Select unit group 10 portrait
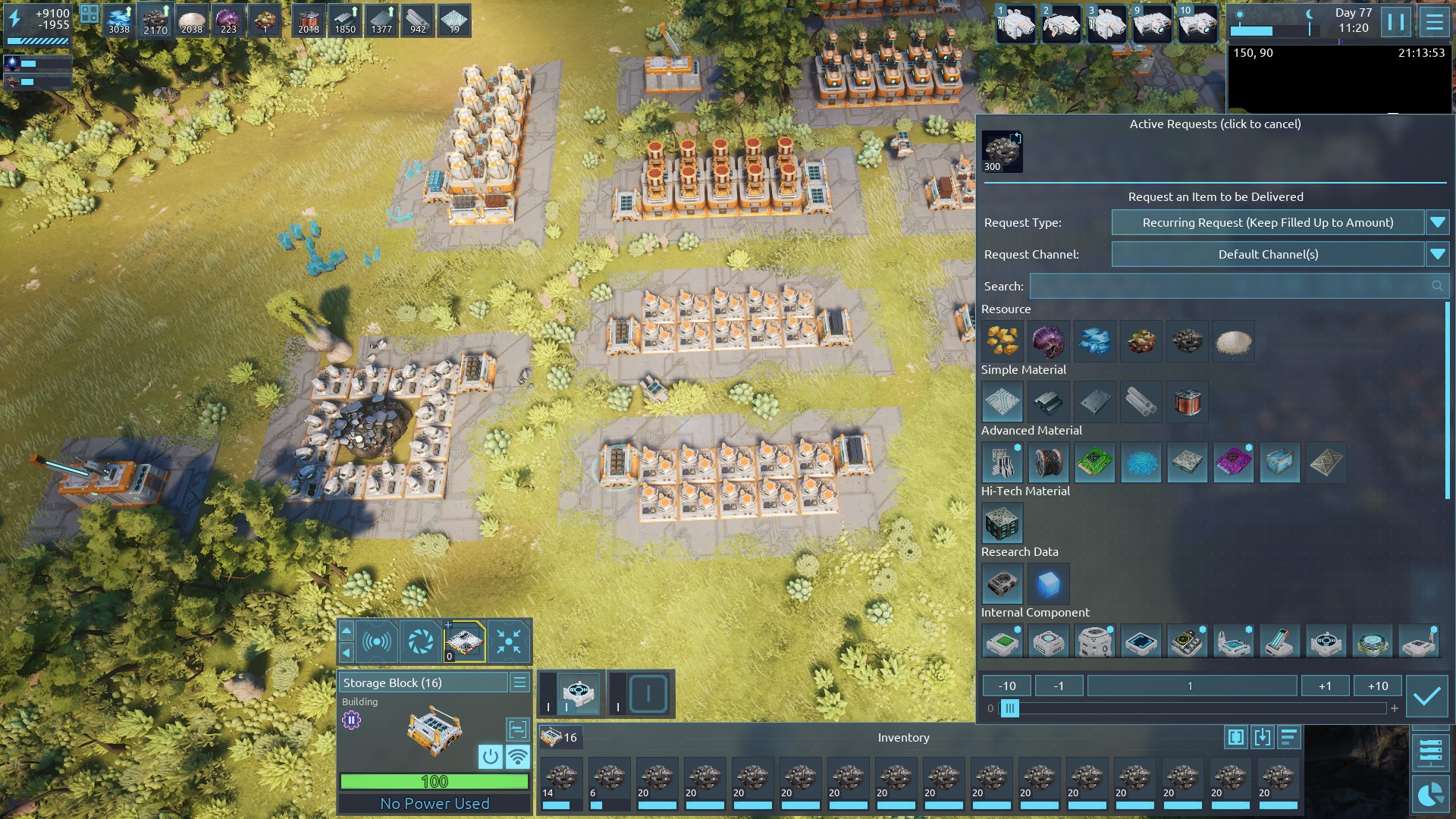 pyautogui.click(x=1197, y=23)
